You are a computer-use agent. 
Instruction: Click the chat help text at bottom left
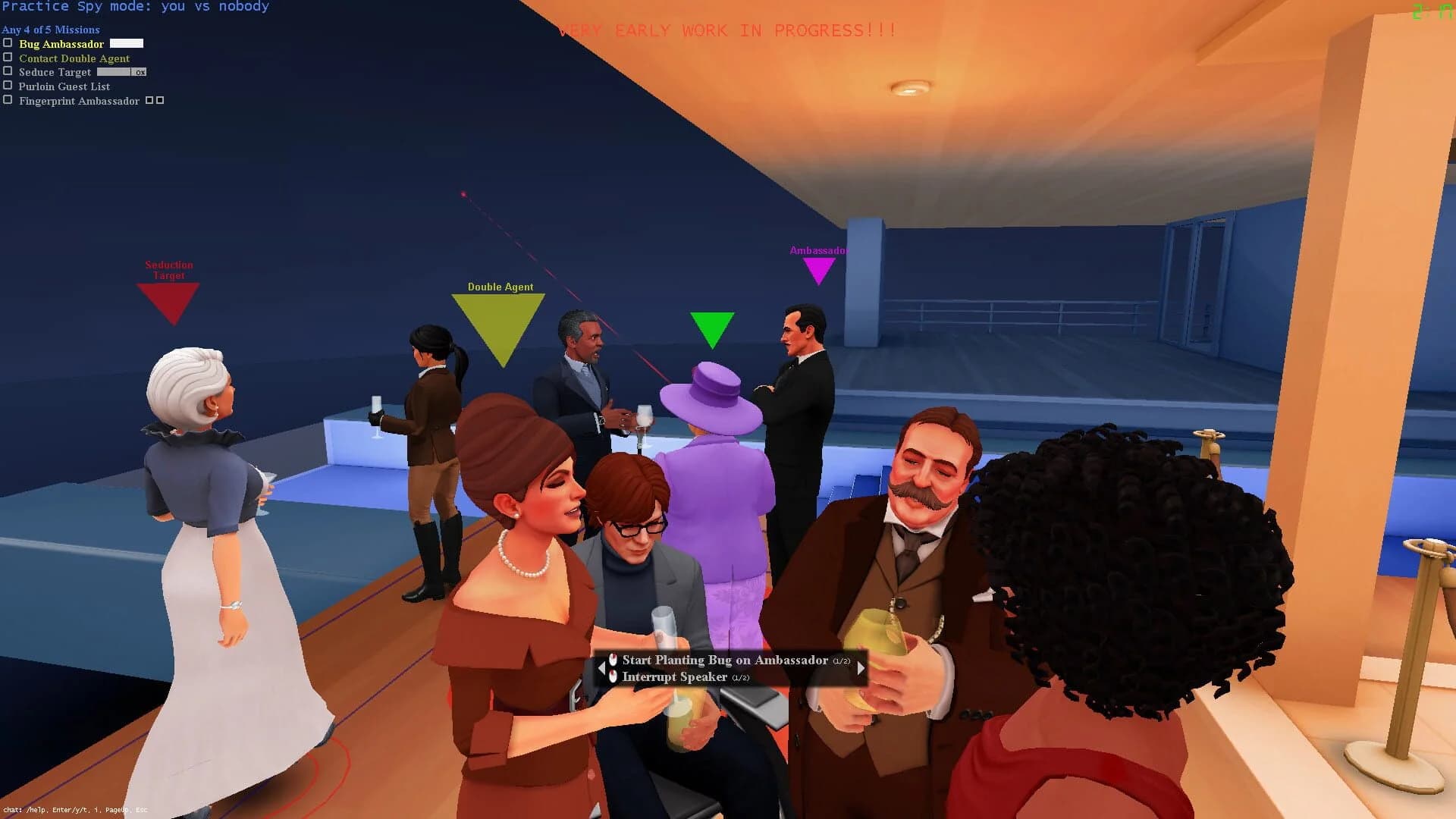click(x=74, y=811)
